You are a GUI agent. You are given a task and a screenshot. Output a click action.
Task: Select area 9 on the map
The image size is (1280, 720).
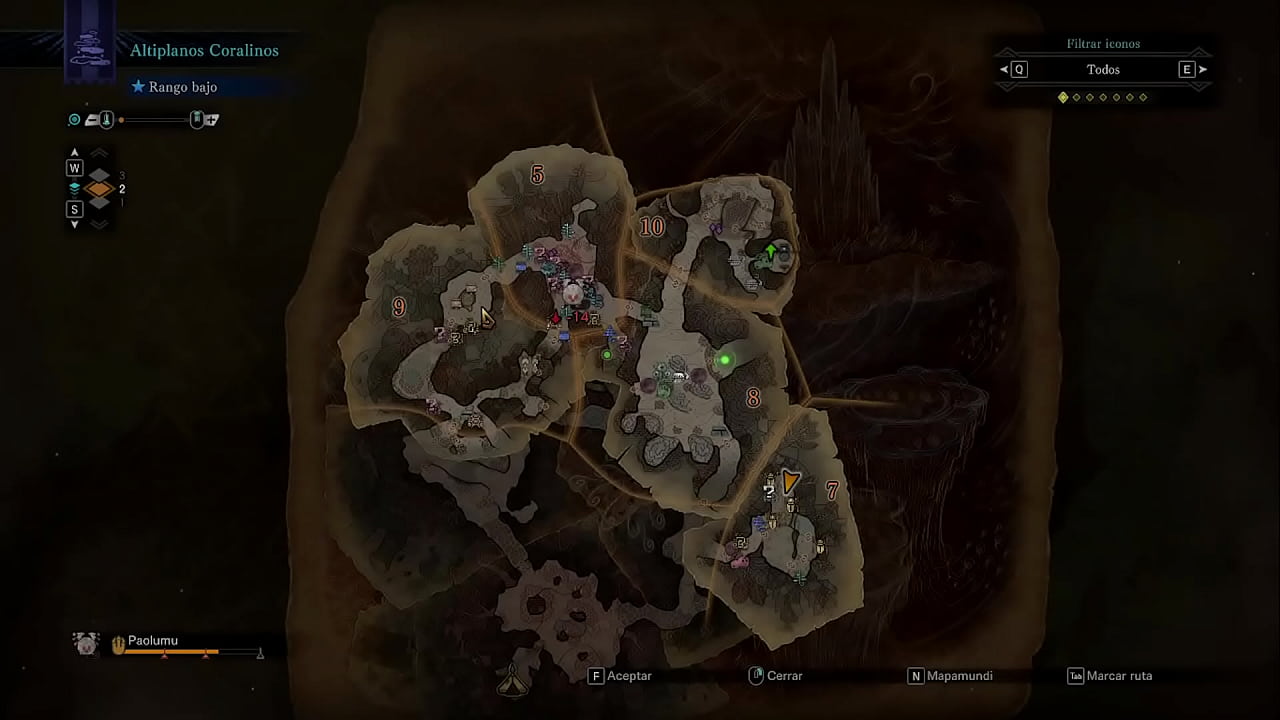coord(399,307)
